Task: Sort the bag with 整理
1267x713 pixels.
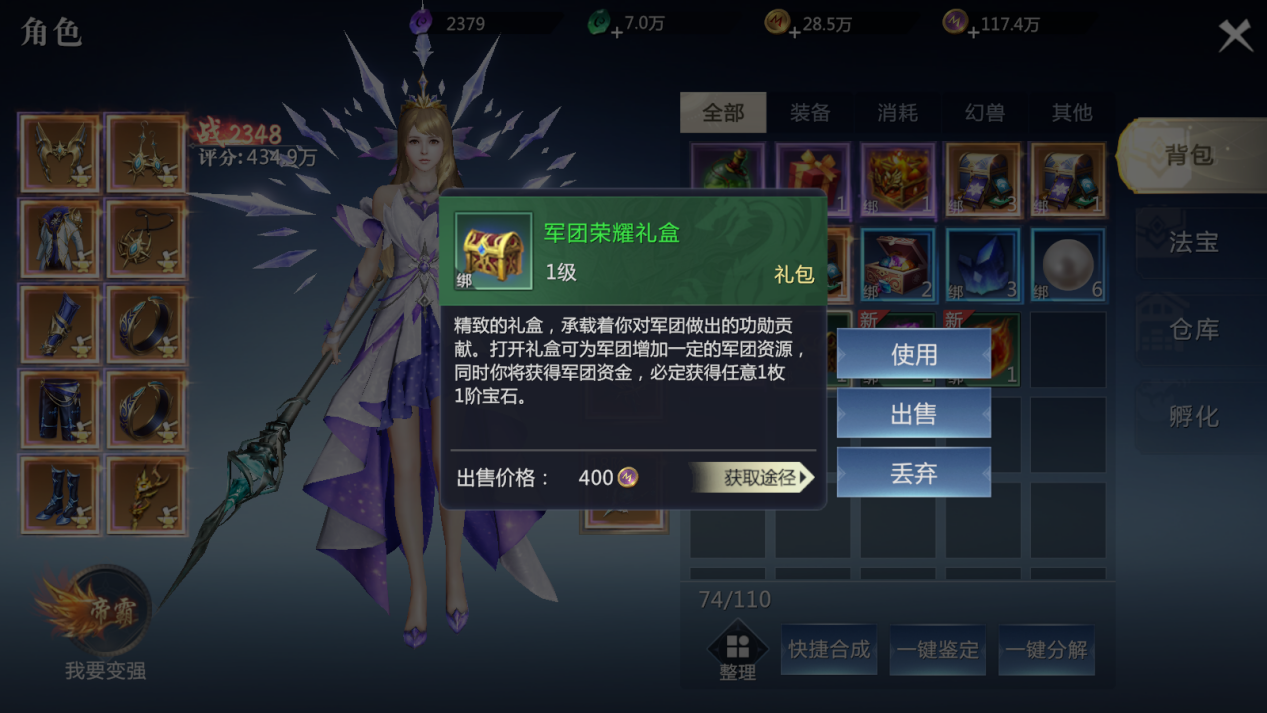Action: [737, 652]
